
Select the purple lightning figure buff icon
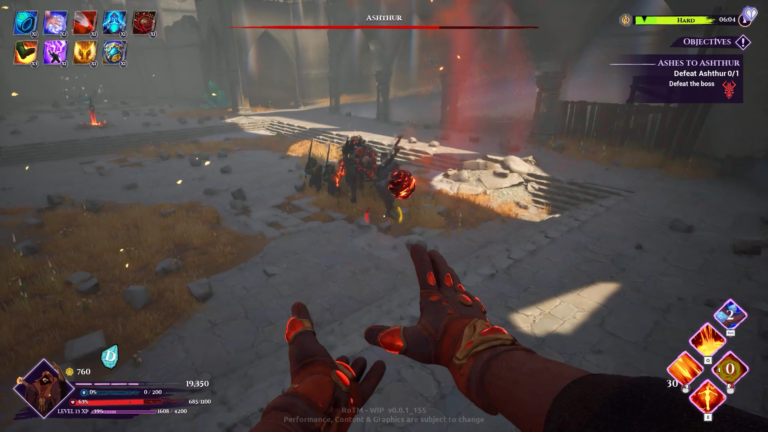click(56, 52)
